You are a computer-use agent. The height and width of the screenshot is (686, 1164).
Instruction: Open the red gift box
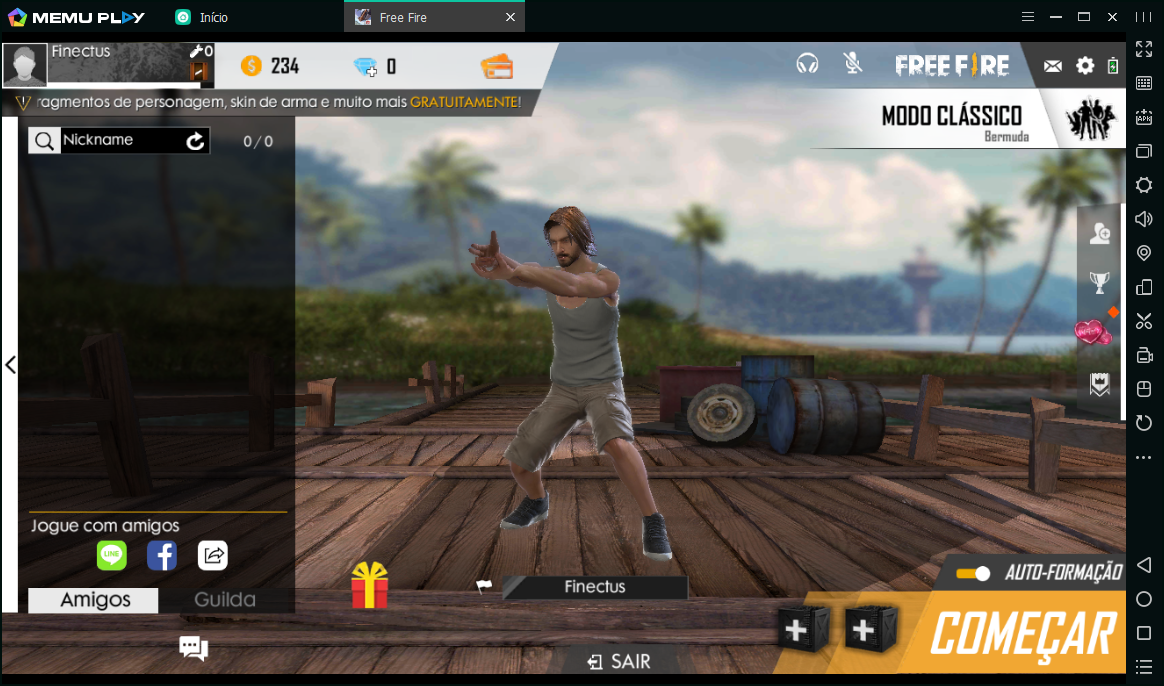tap(369, 586)
